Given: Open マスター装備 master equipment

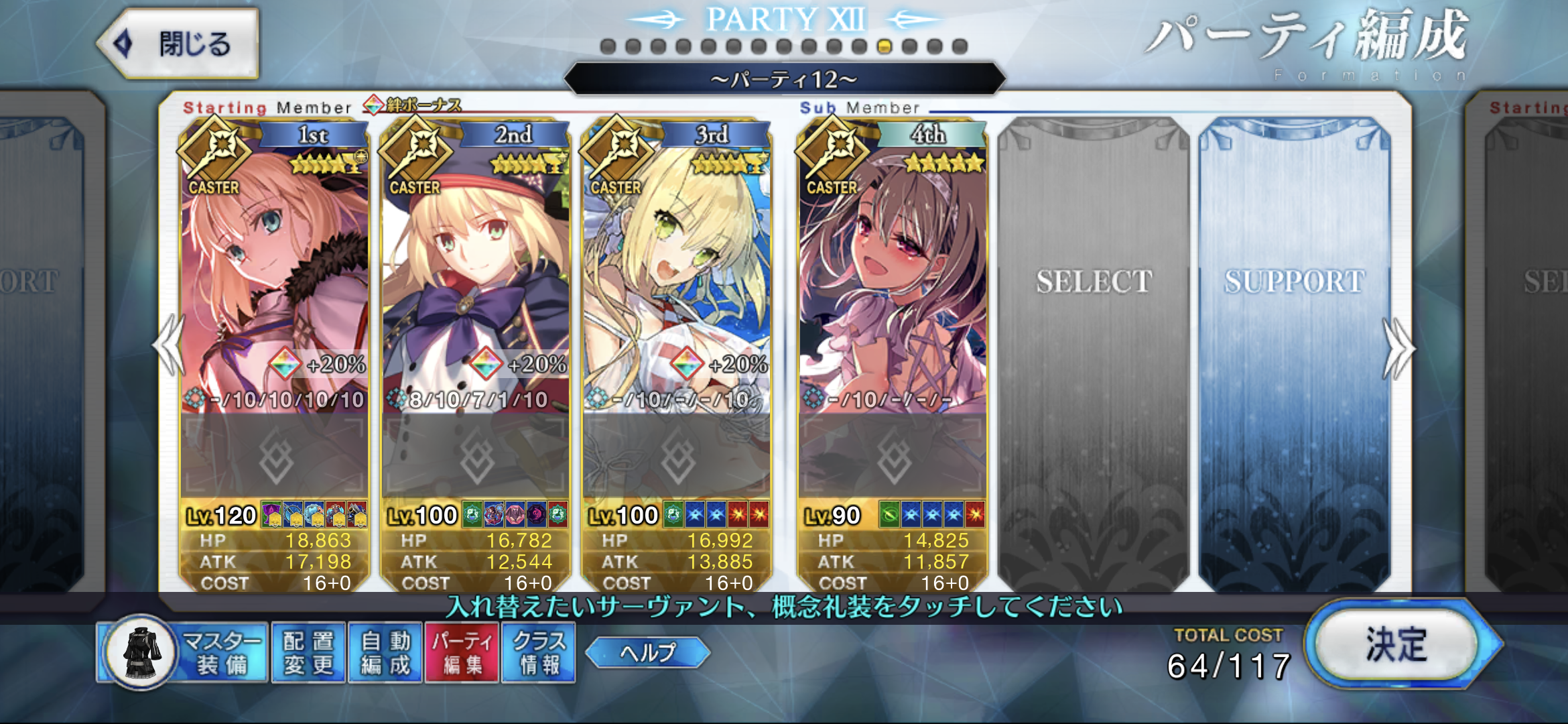Looking at the screenshot, I should 184,653.
